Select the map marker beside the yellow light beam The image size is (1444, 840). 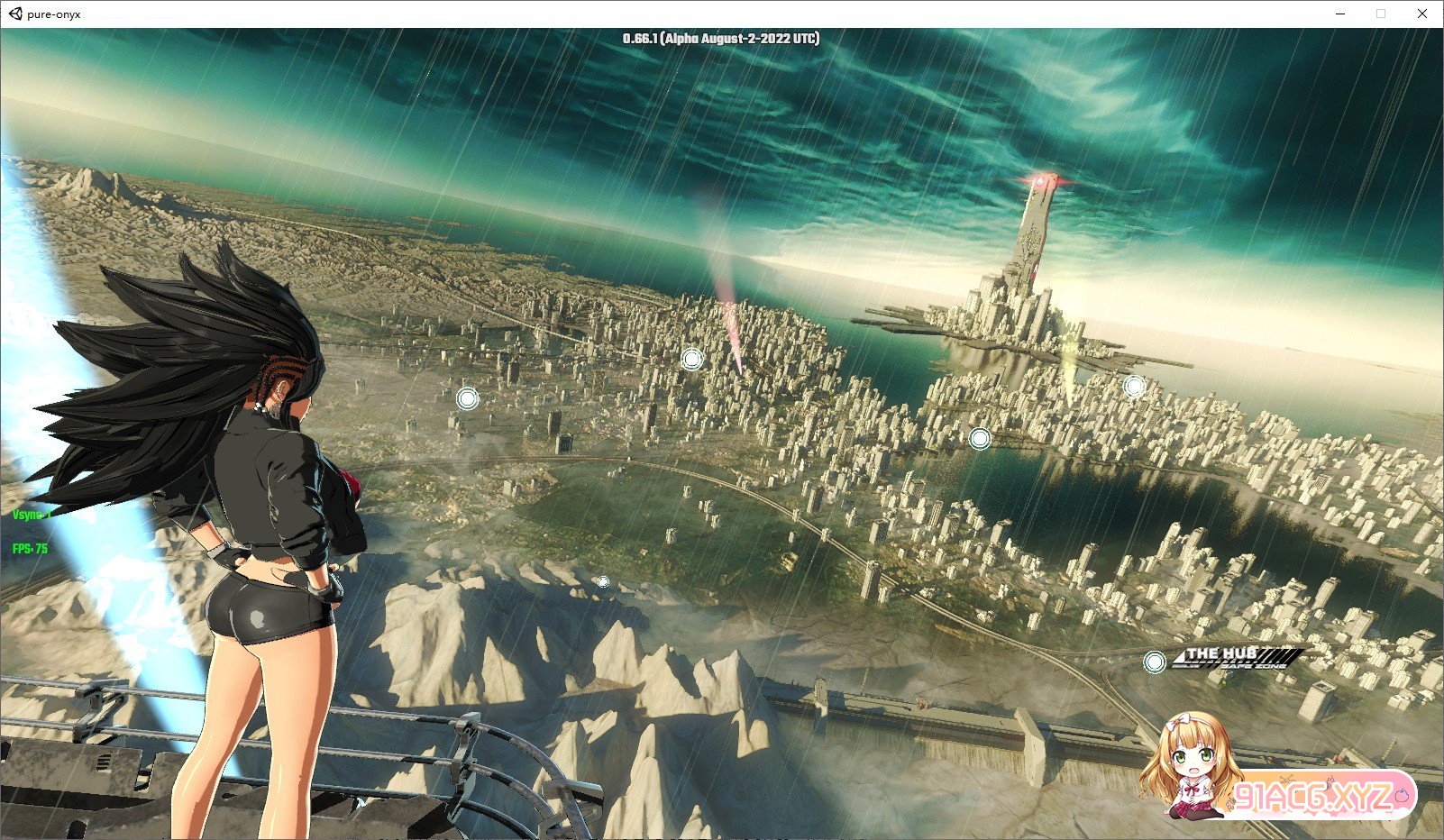[1134, 387]
